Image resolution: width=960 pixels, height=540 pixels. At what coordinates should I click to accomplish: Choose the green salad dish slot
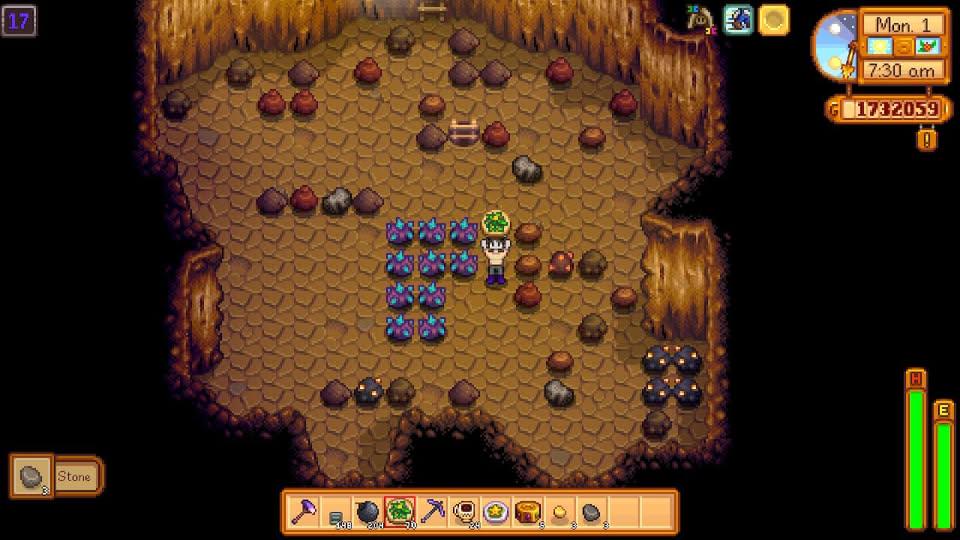[x=399, y=511]
